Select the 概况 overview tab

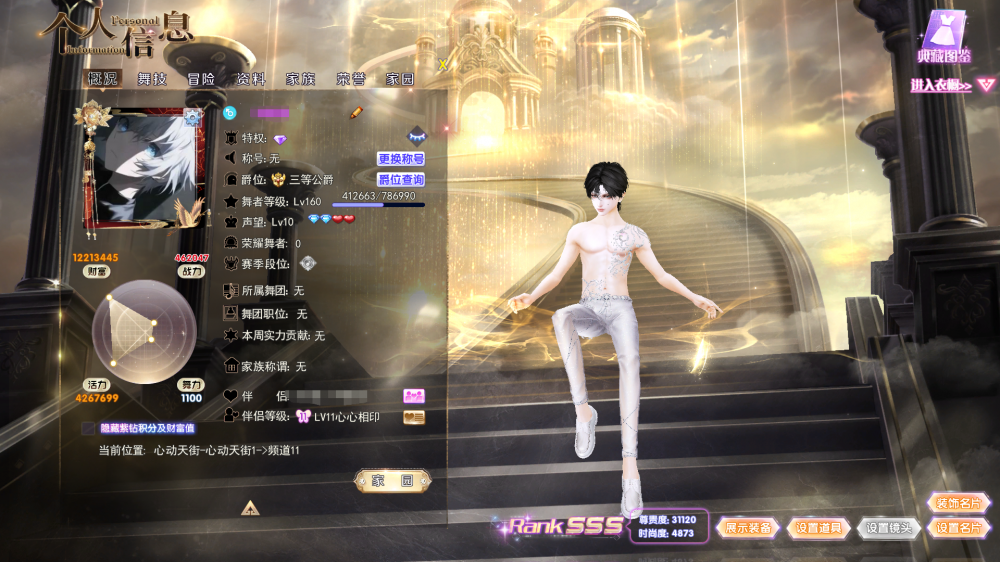coord(103,79)
